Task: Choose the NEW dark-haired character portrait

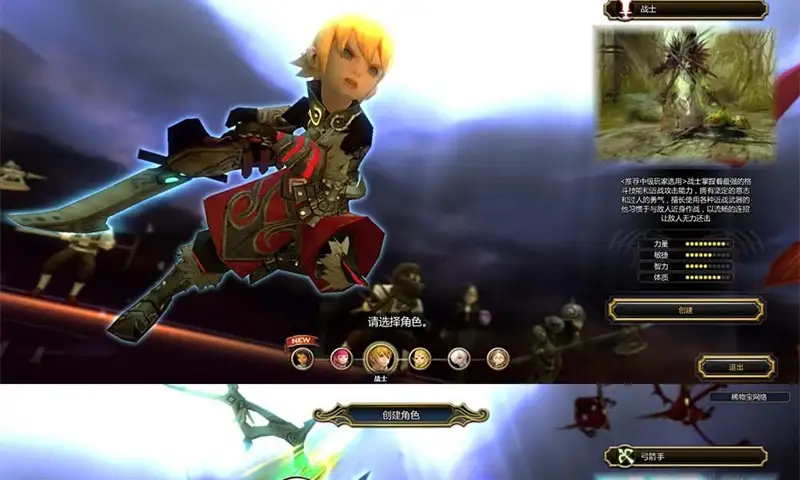Action: [x=302, y=357]
